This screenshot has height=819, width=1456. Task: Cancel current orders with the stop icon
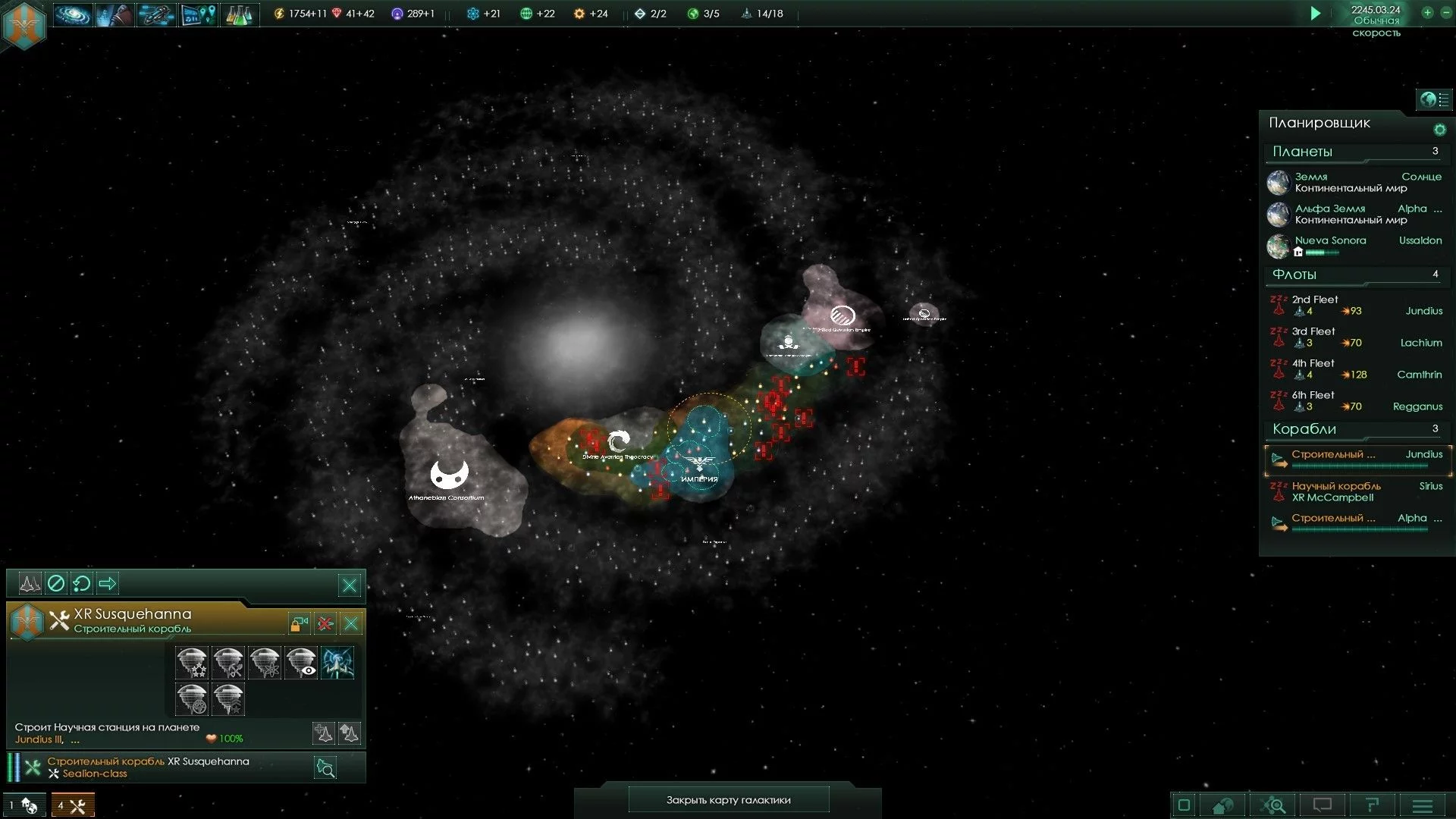click(56, 583)
